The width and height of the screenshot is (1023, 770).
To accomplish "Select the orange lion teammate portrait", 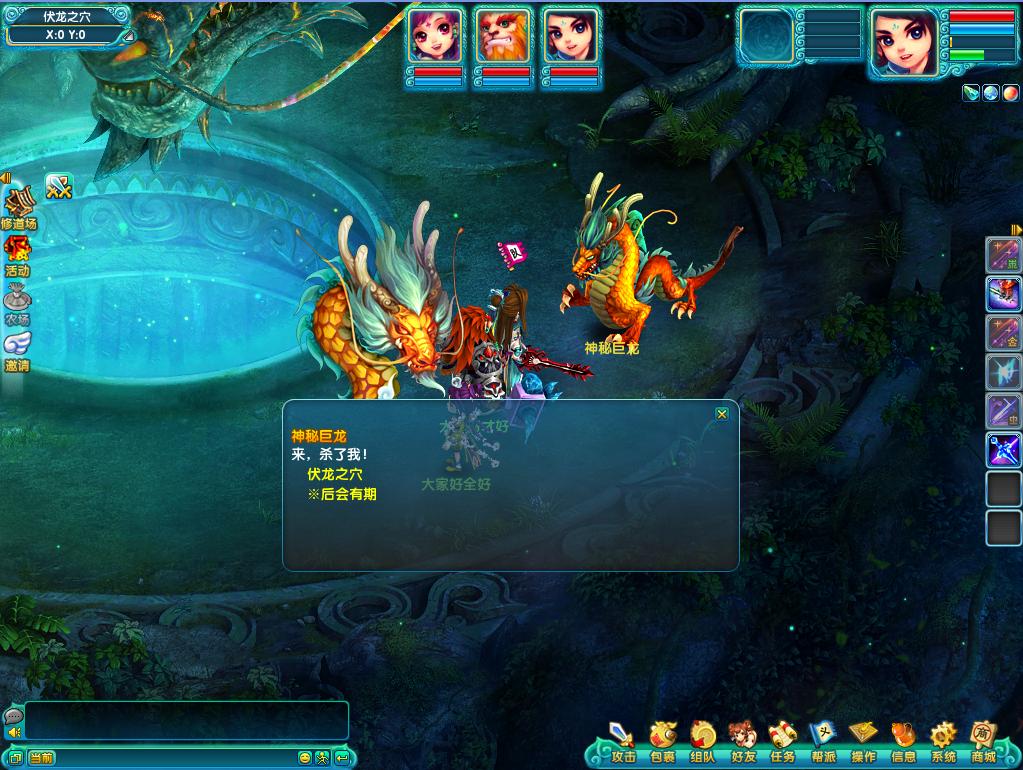I will [x=503, y=36].
